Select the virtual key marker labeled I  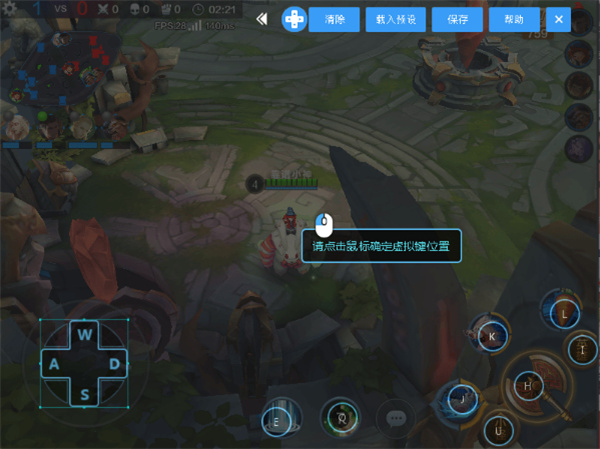click(582, 350)
